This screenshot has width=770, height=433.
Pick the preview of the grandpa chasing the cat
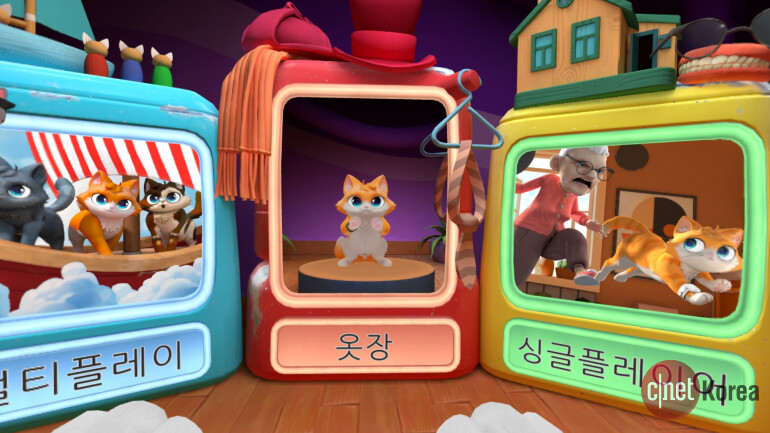(x=628, y=228)
